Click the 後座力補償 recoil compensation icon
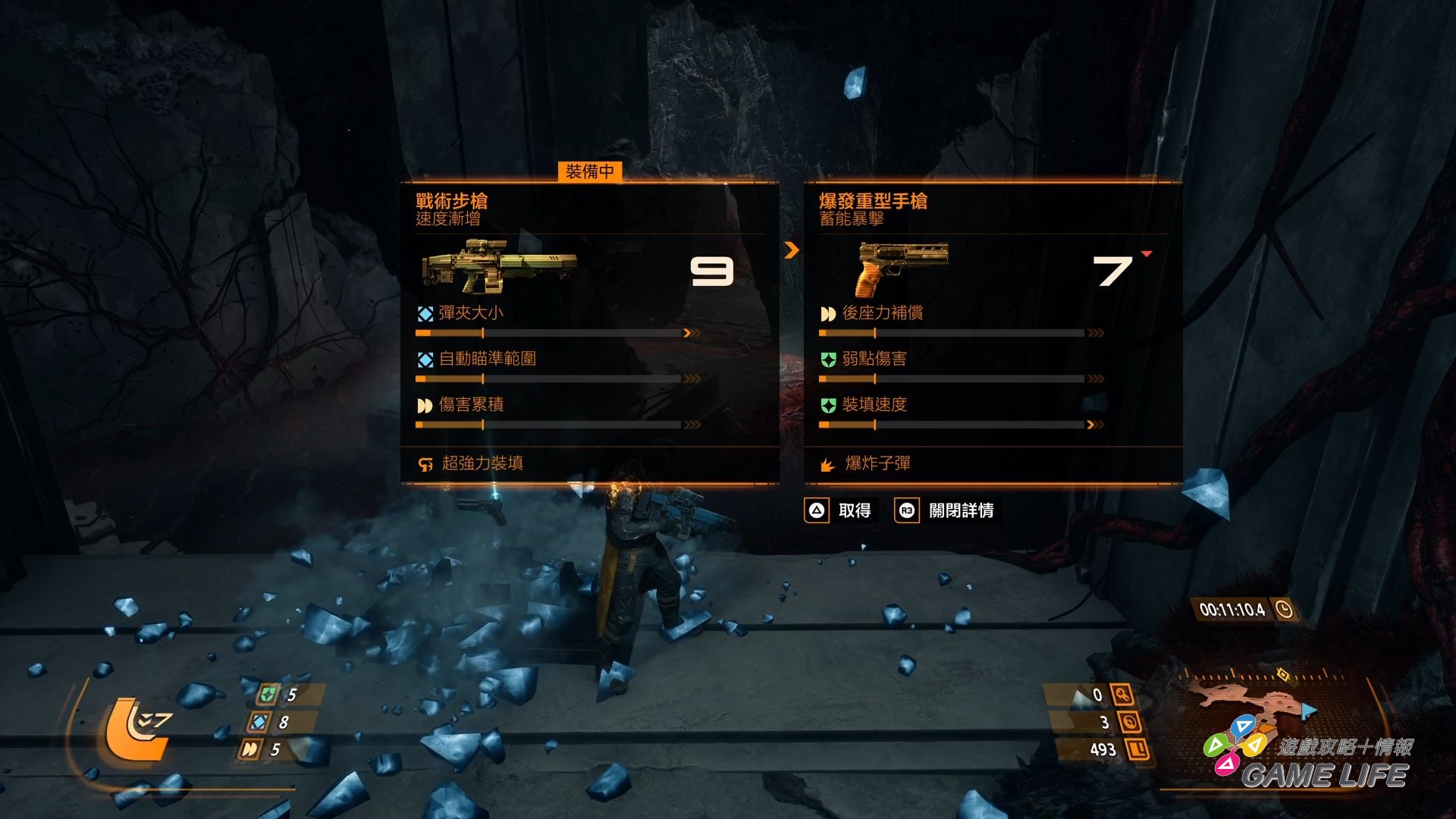The image size is (1456, 819). (x=827, y=312)
